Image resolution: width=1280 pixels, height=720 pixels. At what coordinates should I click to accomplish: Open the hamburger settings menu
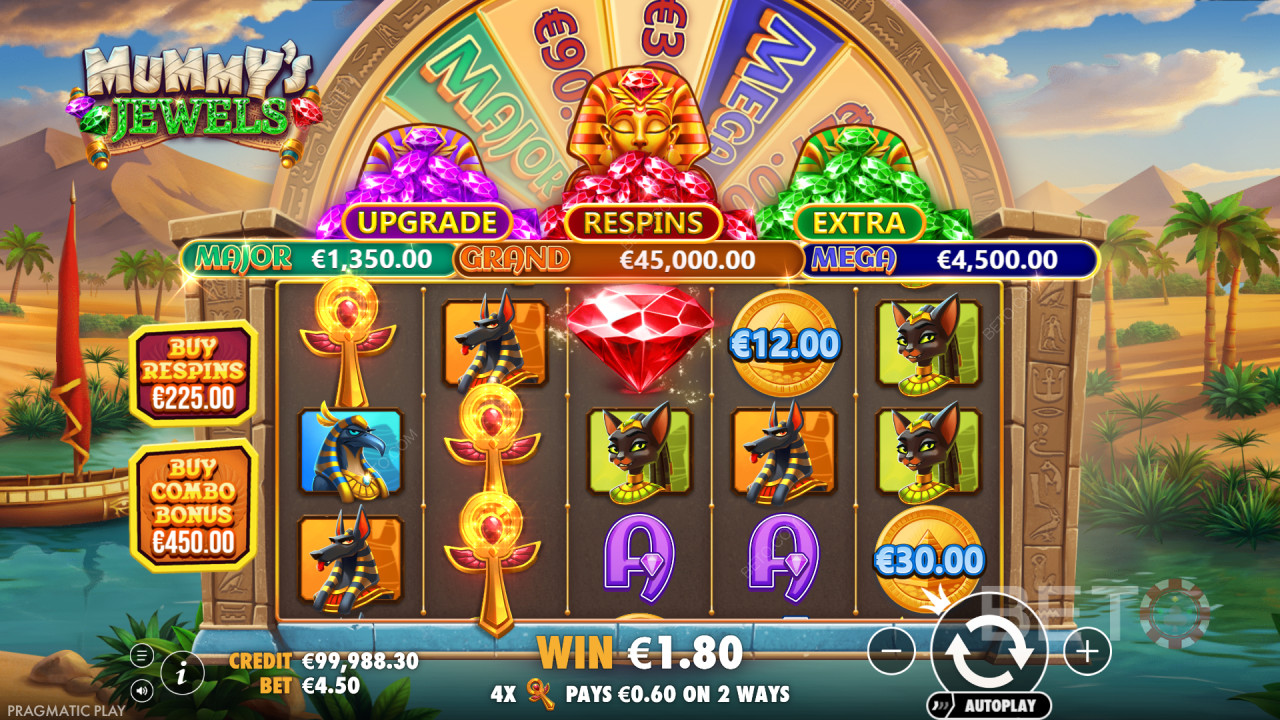(x=142, y=657)
